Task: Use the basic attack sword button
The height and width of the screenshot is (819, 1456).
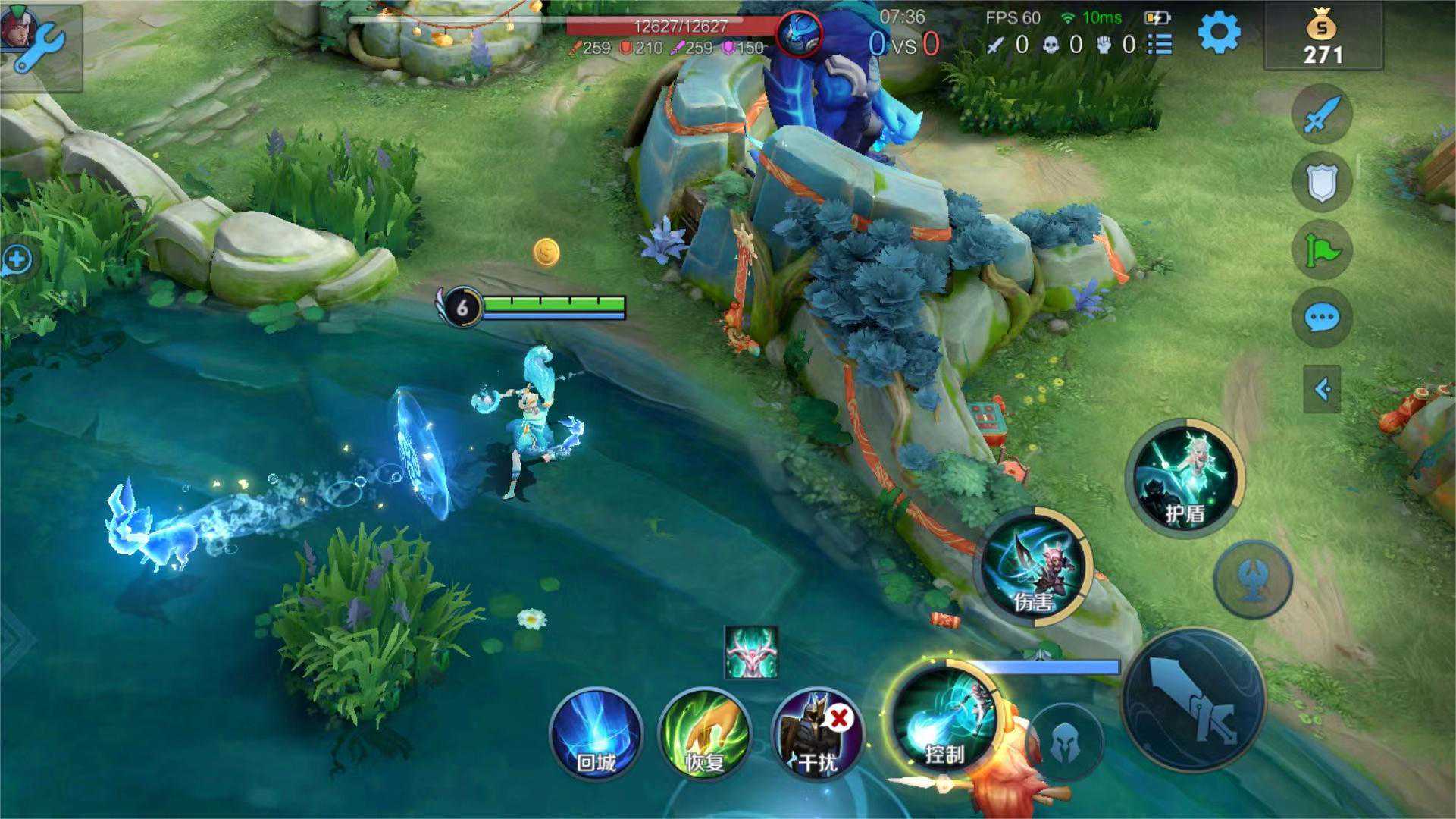Action: coord(1192,698)
